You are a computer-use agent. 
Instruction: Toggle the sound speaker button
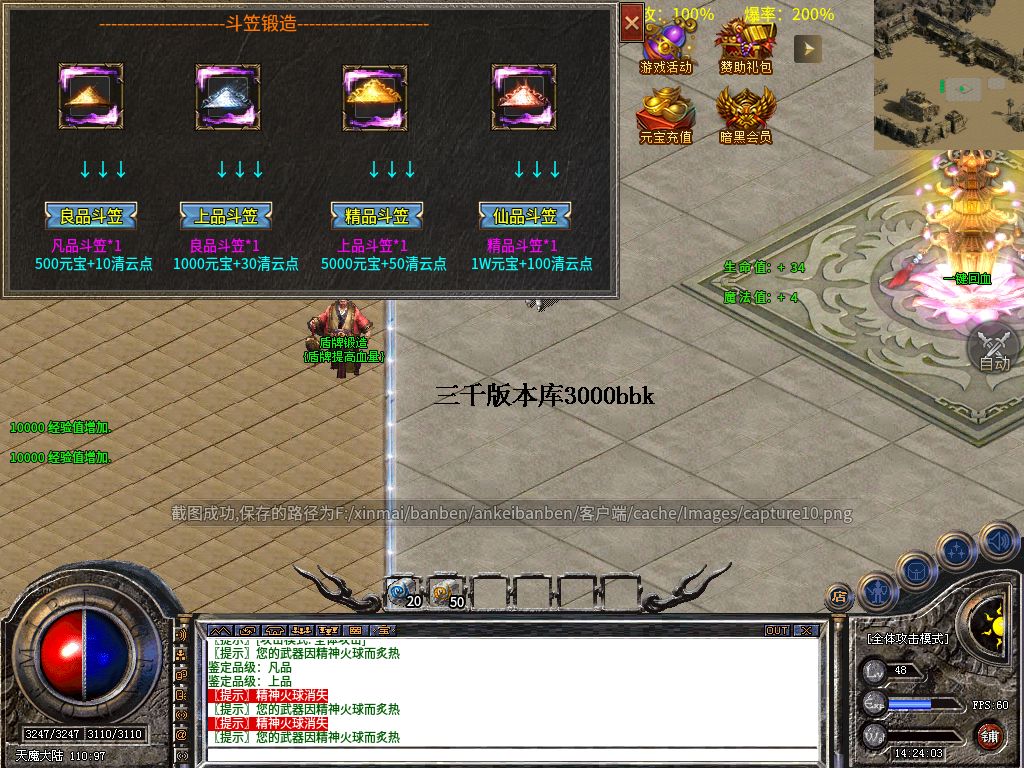(997, 541)
